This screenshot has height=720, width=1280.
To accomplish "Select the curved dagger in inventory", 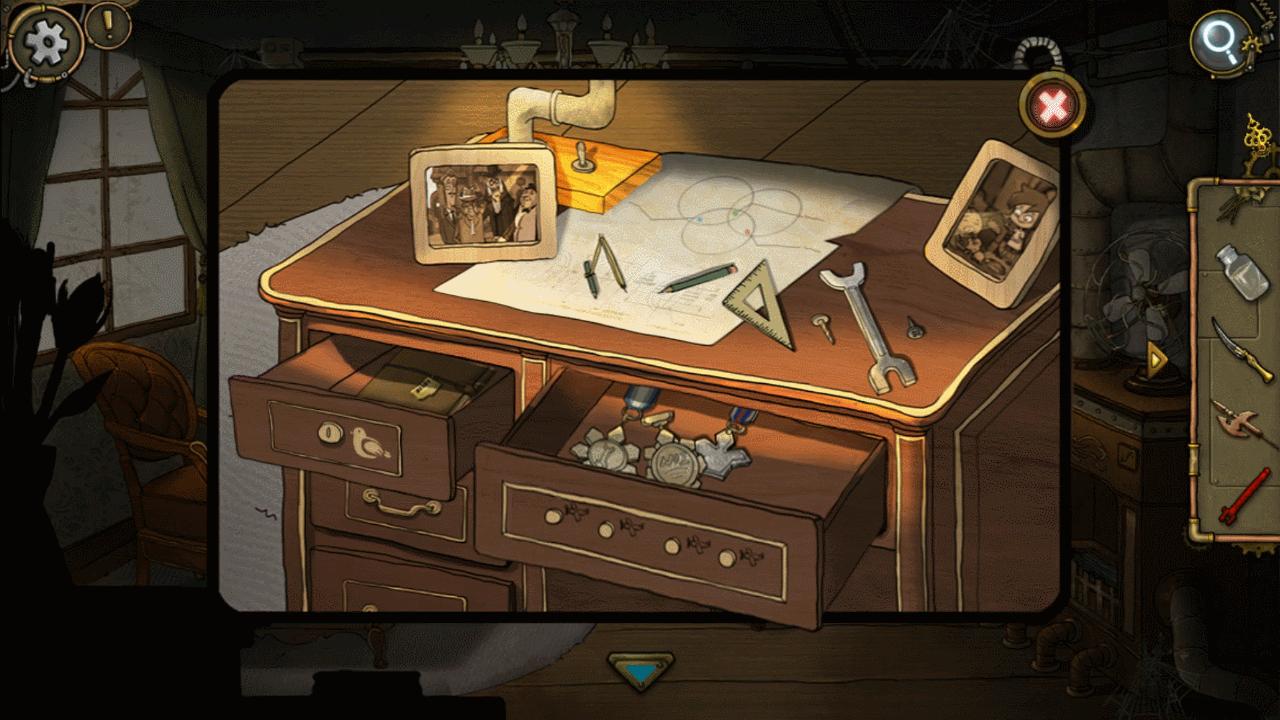I will [x=1240, y=349].
